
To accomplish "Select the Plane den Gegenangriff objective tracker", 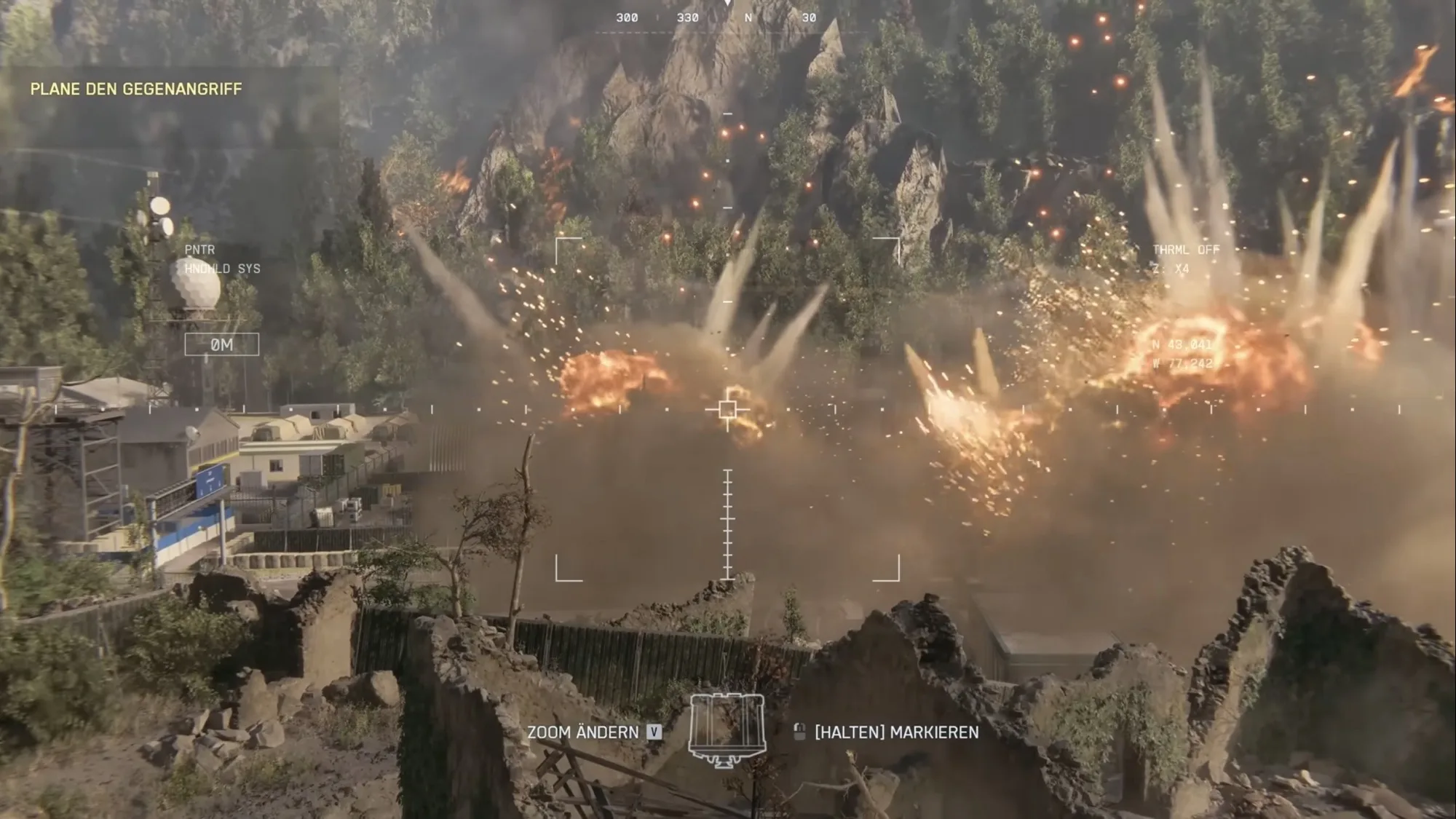I will tap(136, 89).
